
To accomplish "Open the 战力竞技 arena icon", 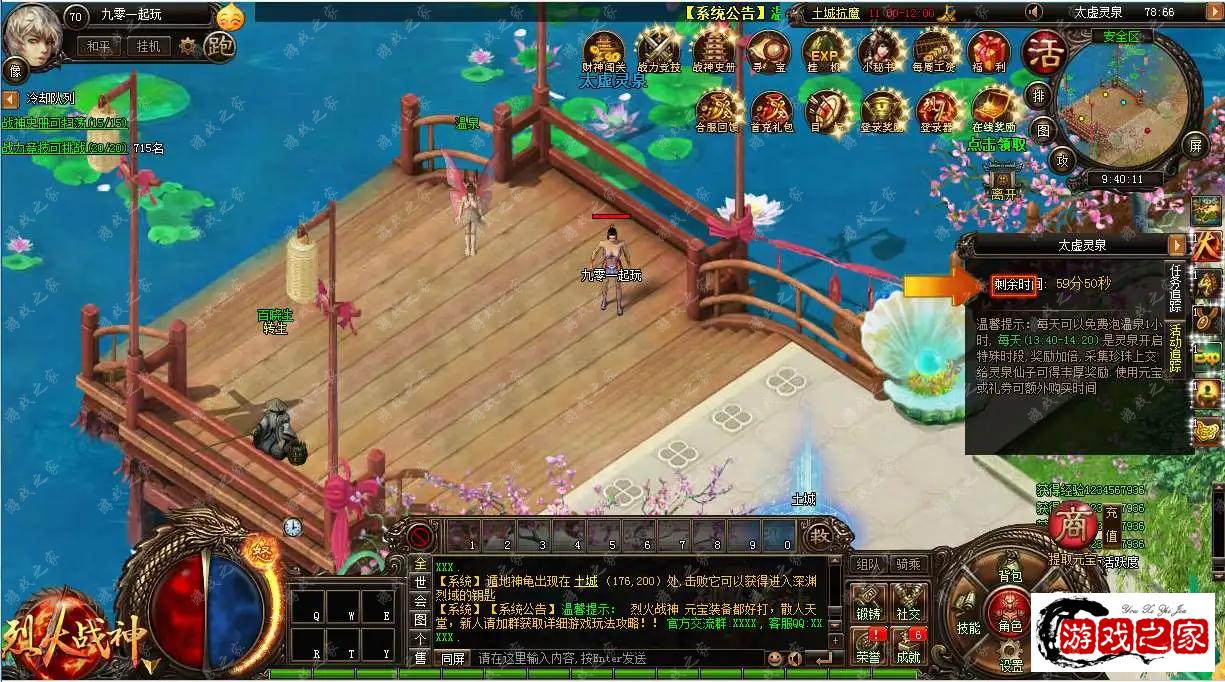I will 659,49.
